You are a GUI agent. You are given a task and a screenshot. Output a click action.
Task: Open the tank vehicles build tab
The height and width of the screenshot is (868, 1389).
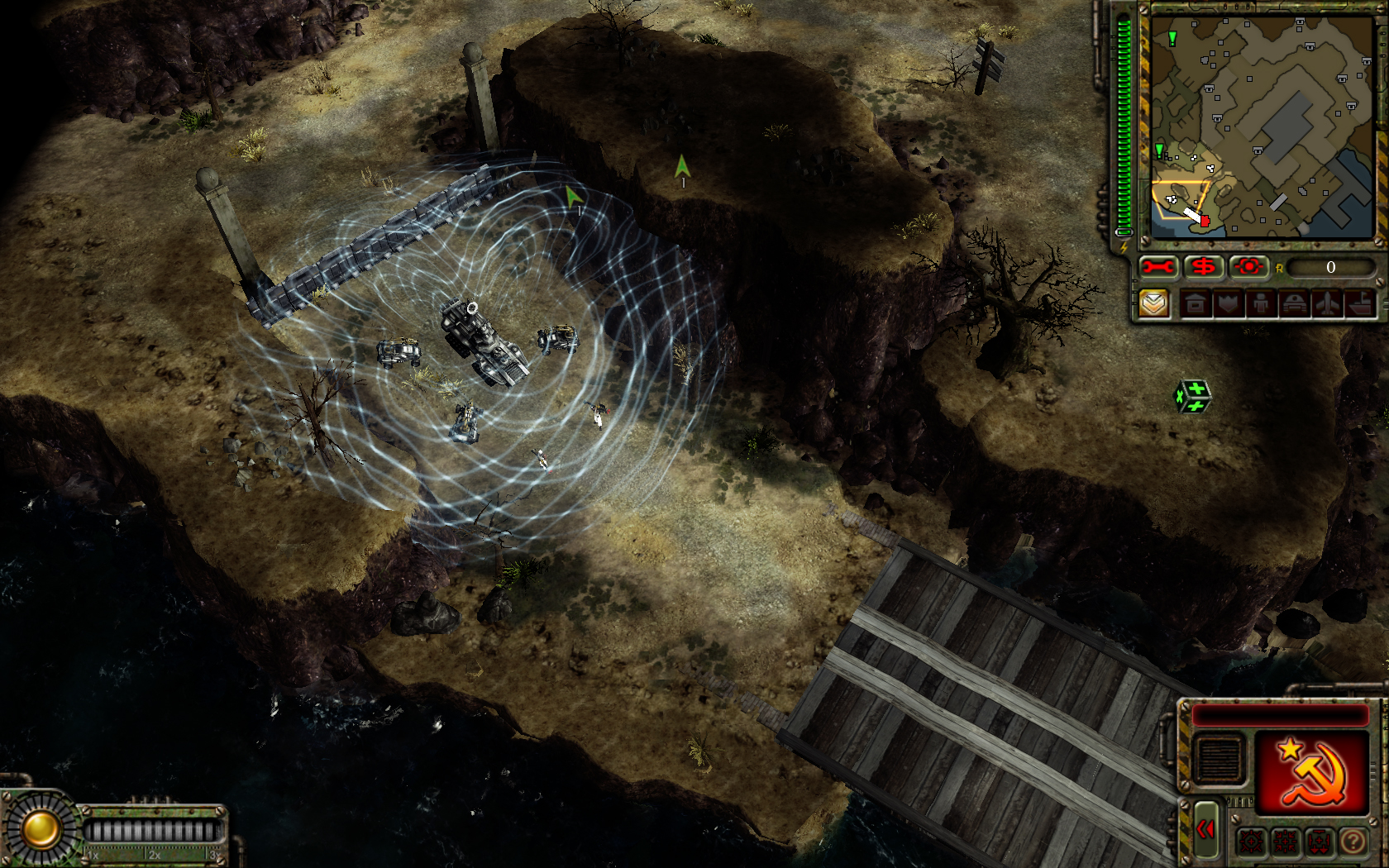point(1294,304)
